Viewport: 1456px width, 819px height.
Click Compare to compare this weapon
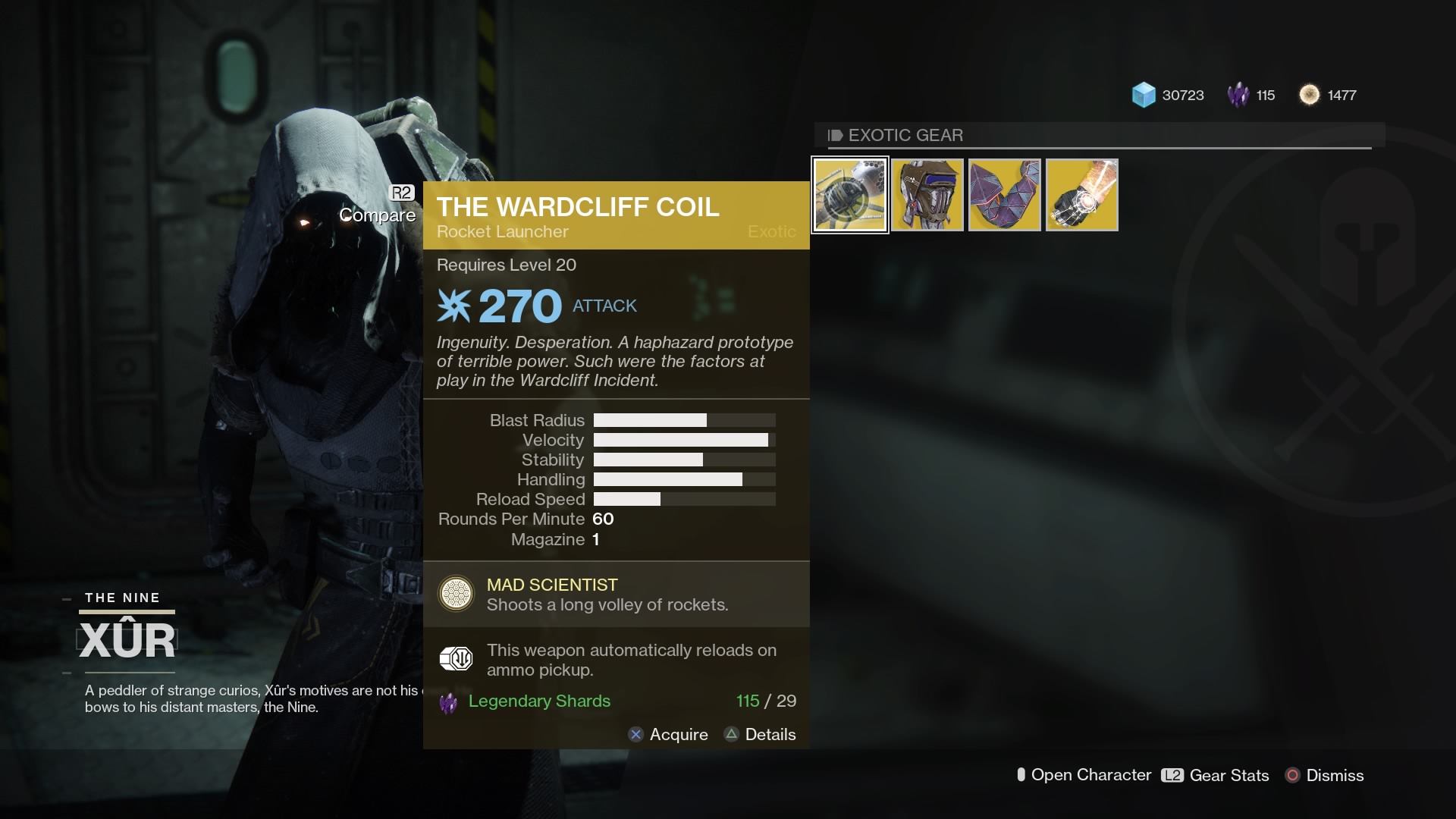coord(377,215)
